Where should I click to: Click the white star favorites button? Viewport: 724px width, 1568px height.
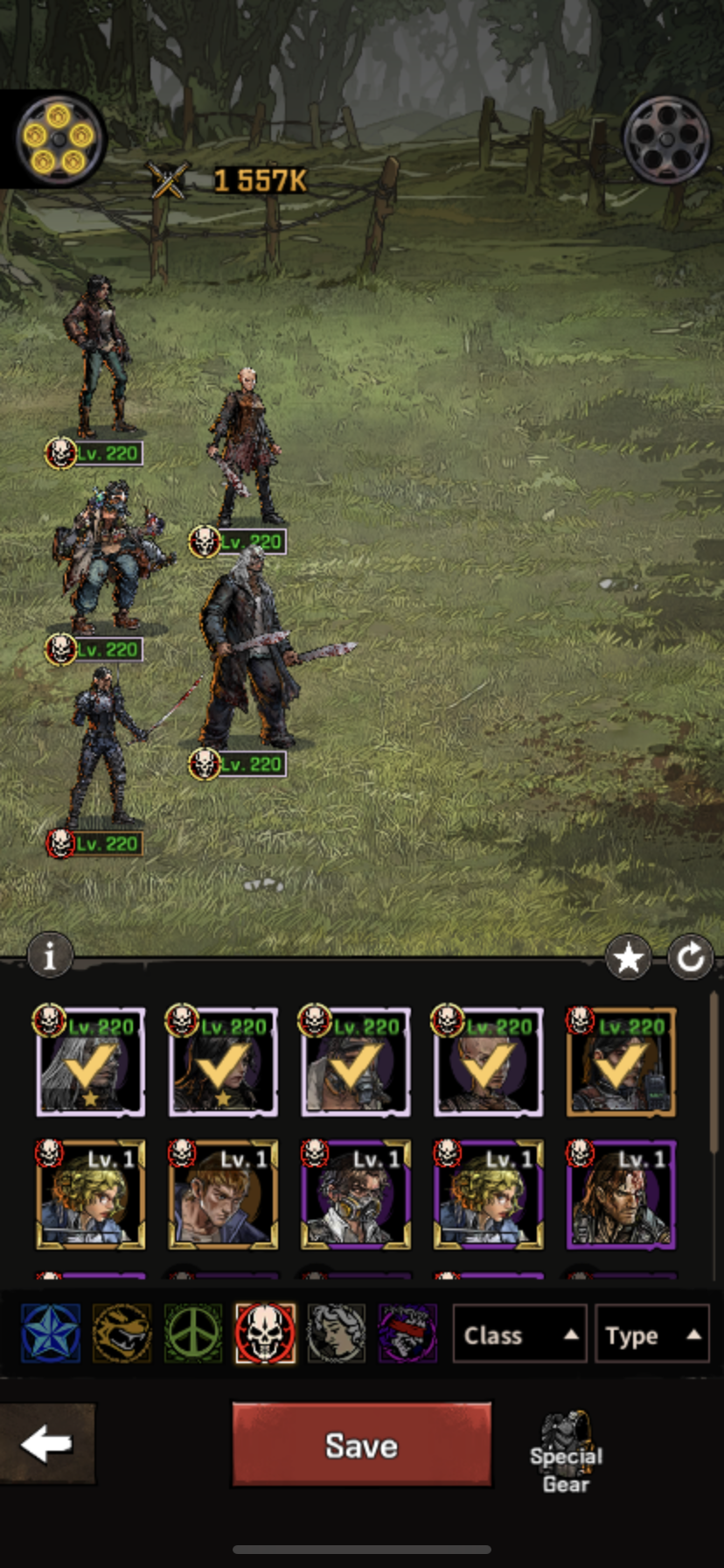pyautogui.click(x=628, y=959)
